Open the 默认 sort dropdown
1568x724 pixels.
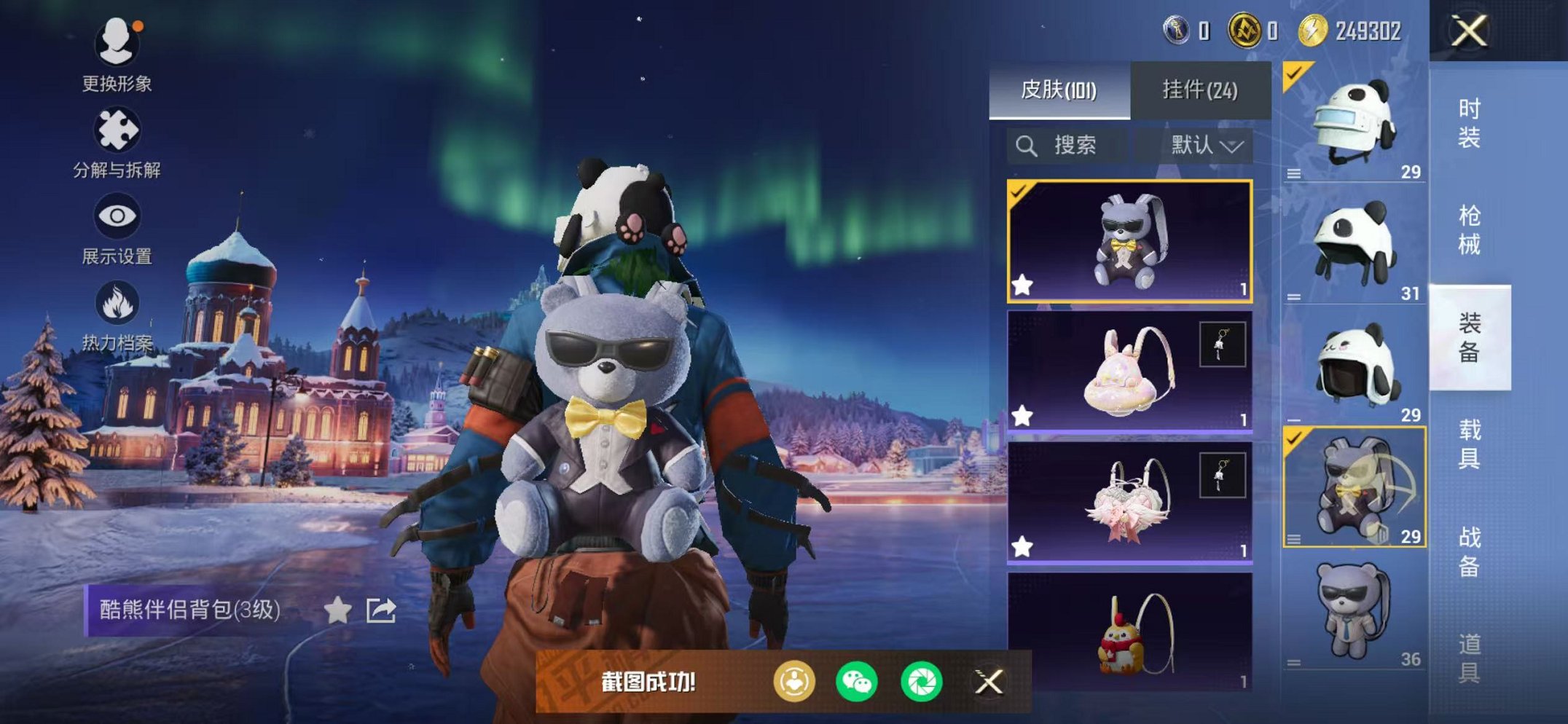coord(1205,146)
